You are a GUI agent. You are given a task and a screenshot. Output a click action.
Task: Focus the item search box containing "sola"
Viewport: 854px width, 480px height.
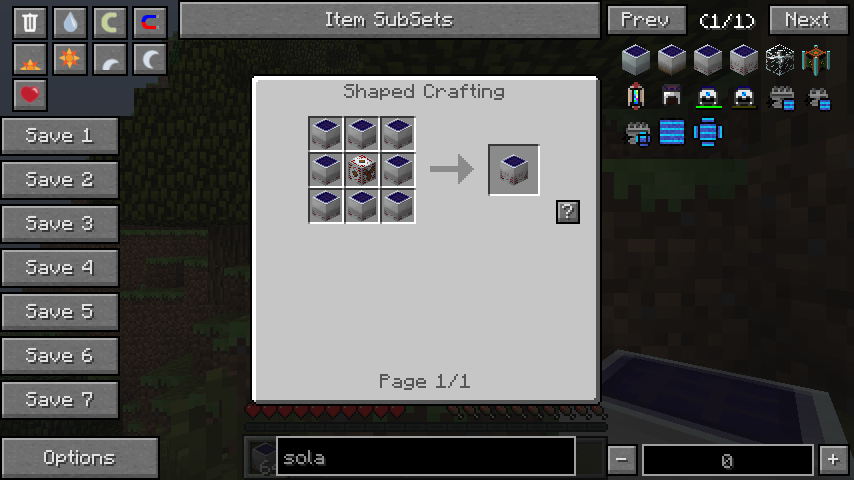point(425,458)
